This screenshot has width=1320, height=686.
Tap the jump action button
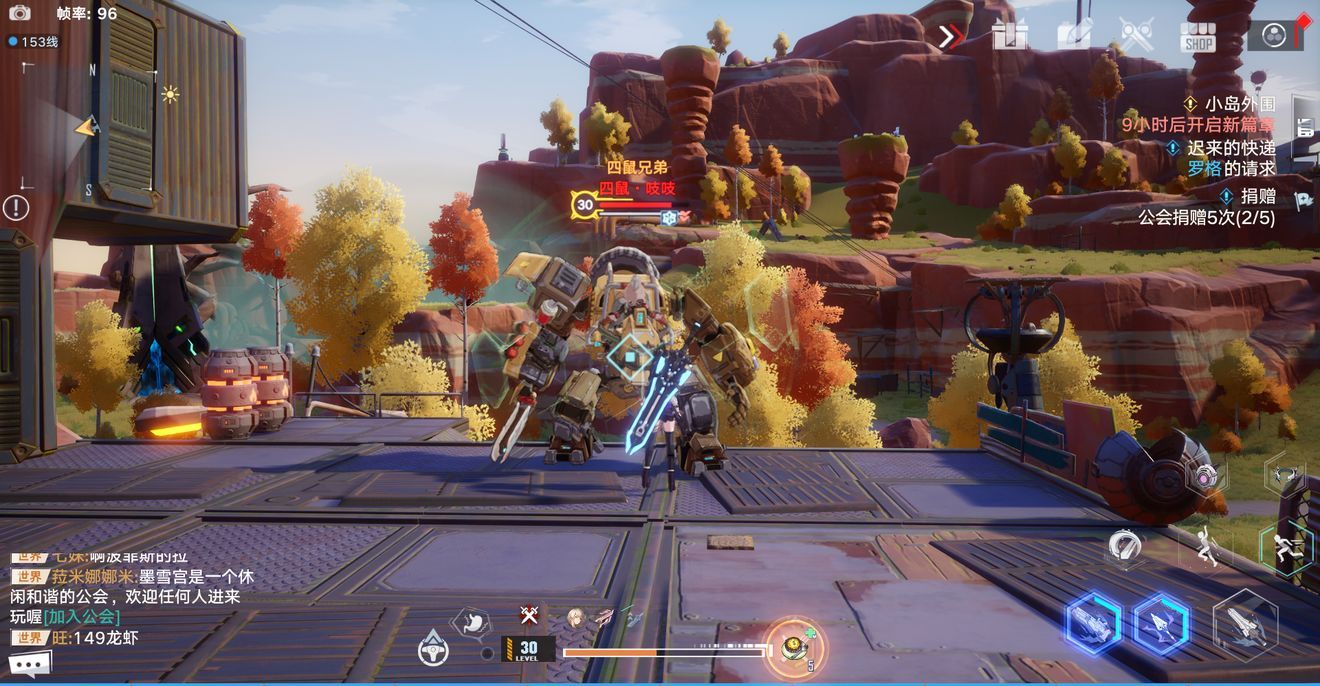pos(1207,546)
